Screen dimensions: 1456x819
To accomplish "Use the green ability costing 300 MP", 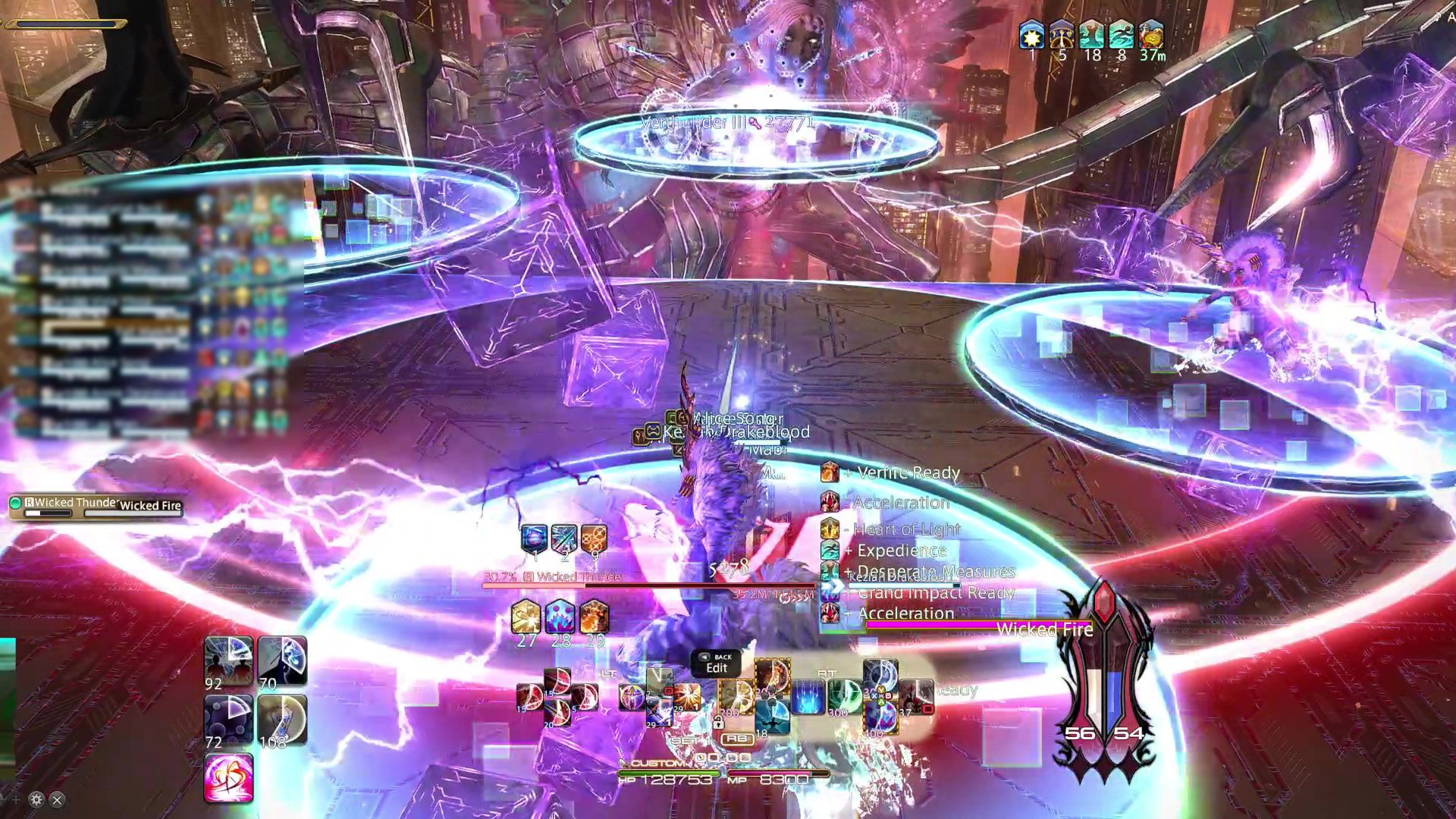I will pos(843,696).
